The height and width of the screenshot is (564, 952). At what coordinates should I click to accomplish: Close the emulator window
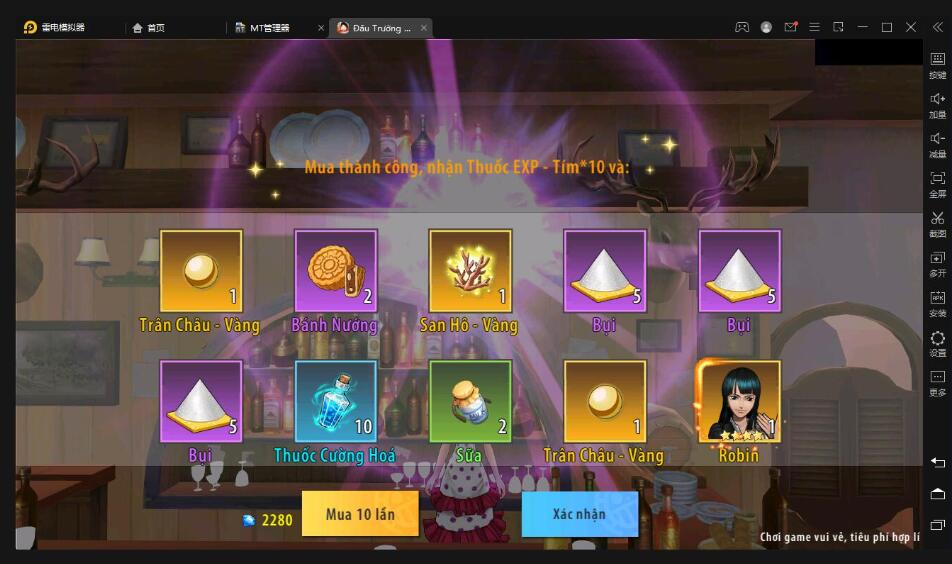(x=911, y=27)
